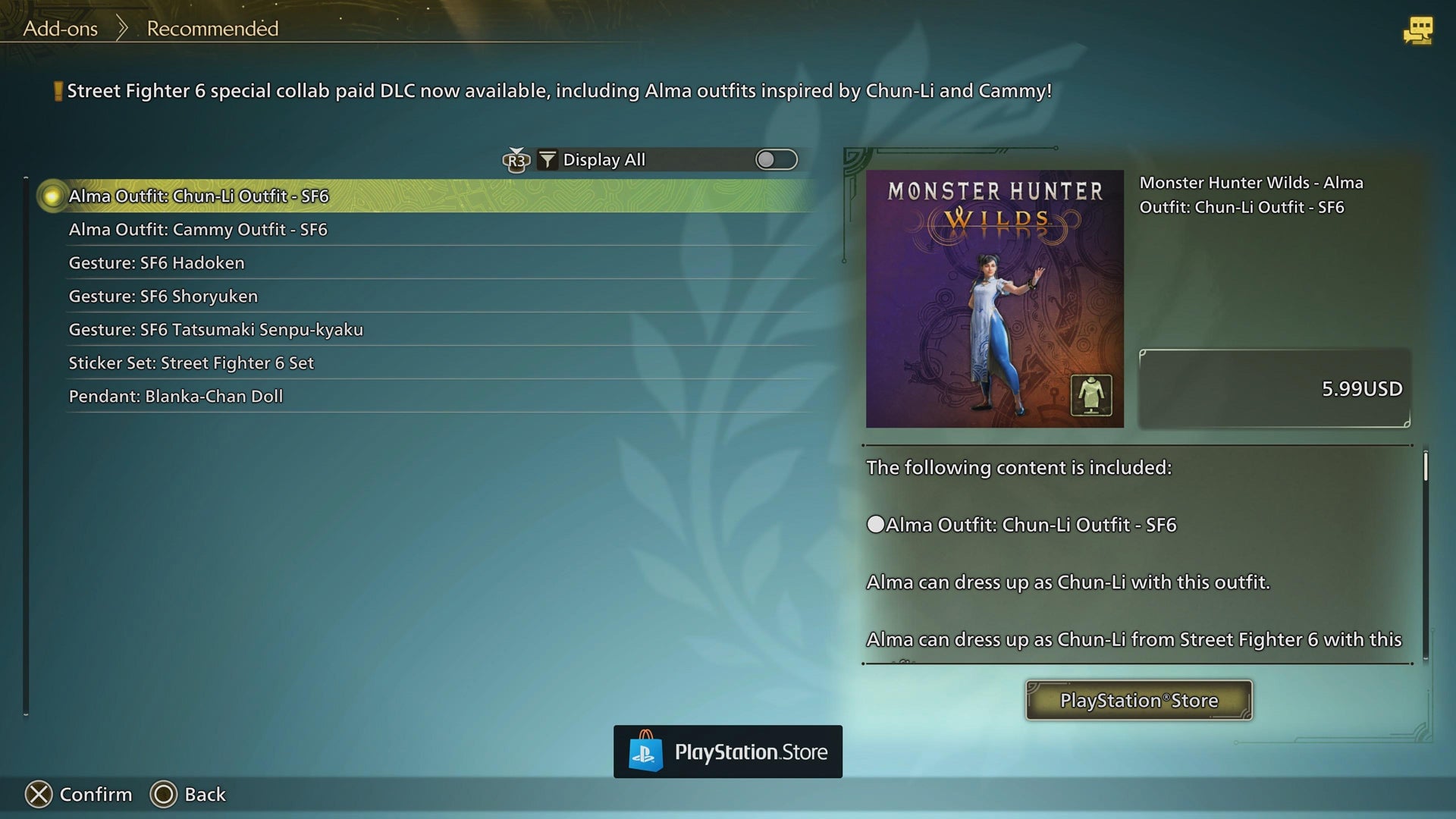Click the chevron between Add-ons and Recommended
Viewport: 1456px width, 819px height.
pos(121,27)
